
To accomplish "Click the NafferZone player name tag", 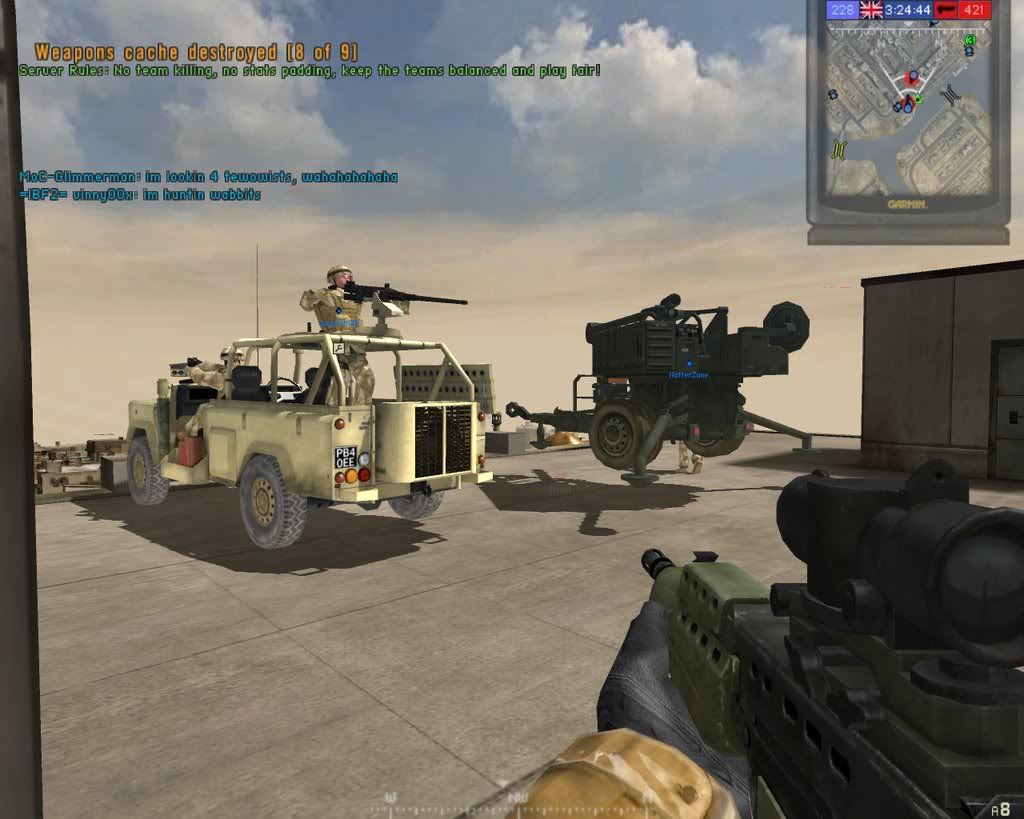I will 688,374.
